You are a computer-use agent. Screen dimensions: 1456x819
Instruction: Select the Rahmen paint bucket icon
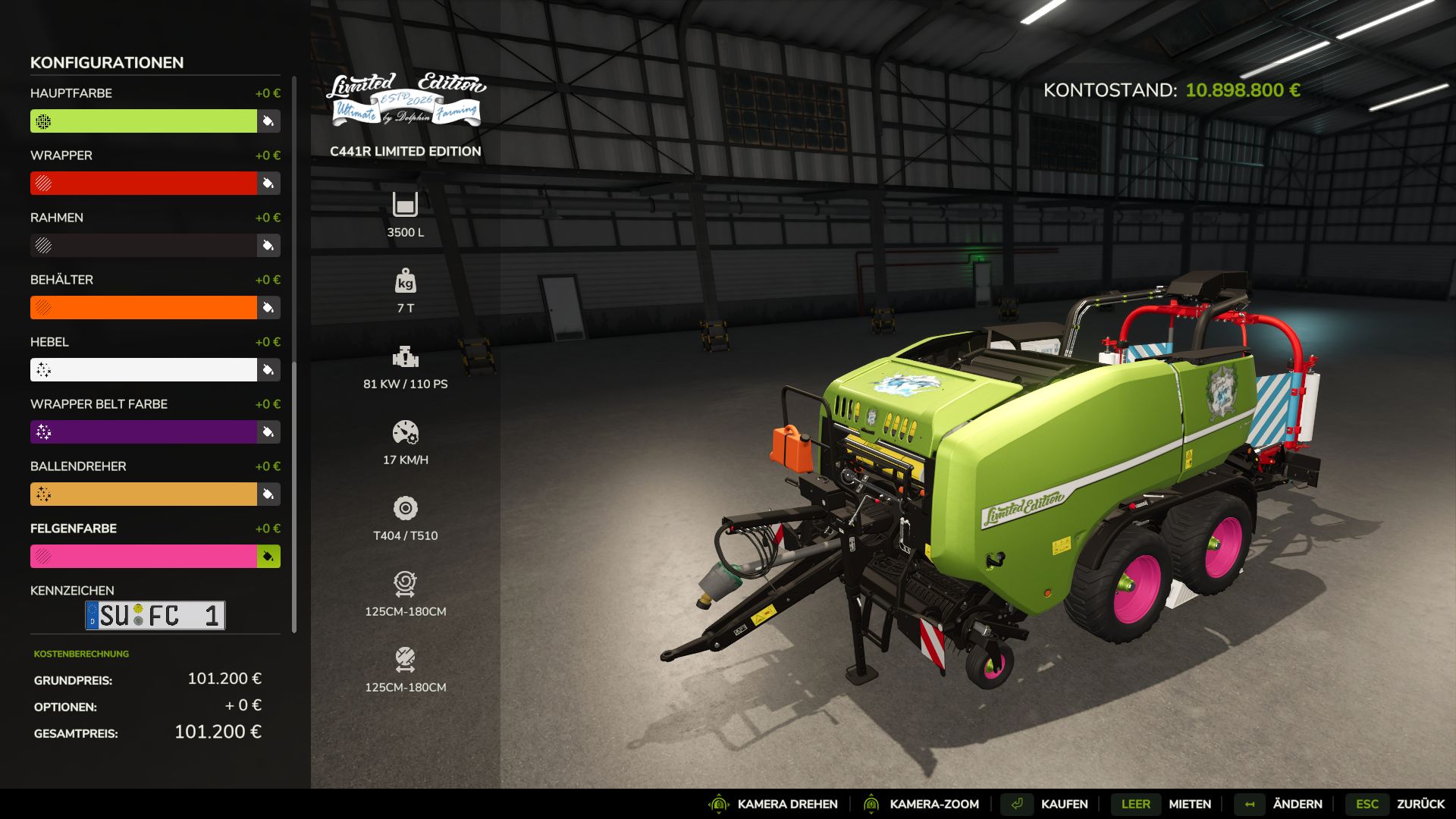267,246
